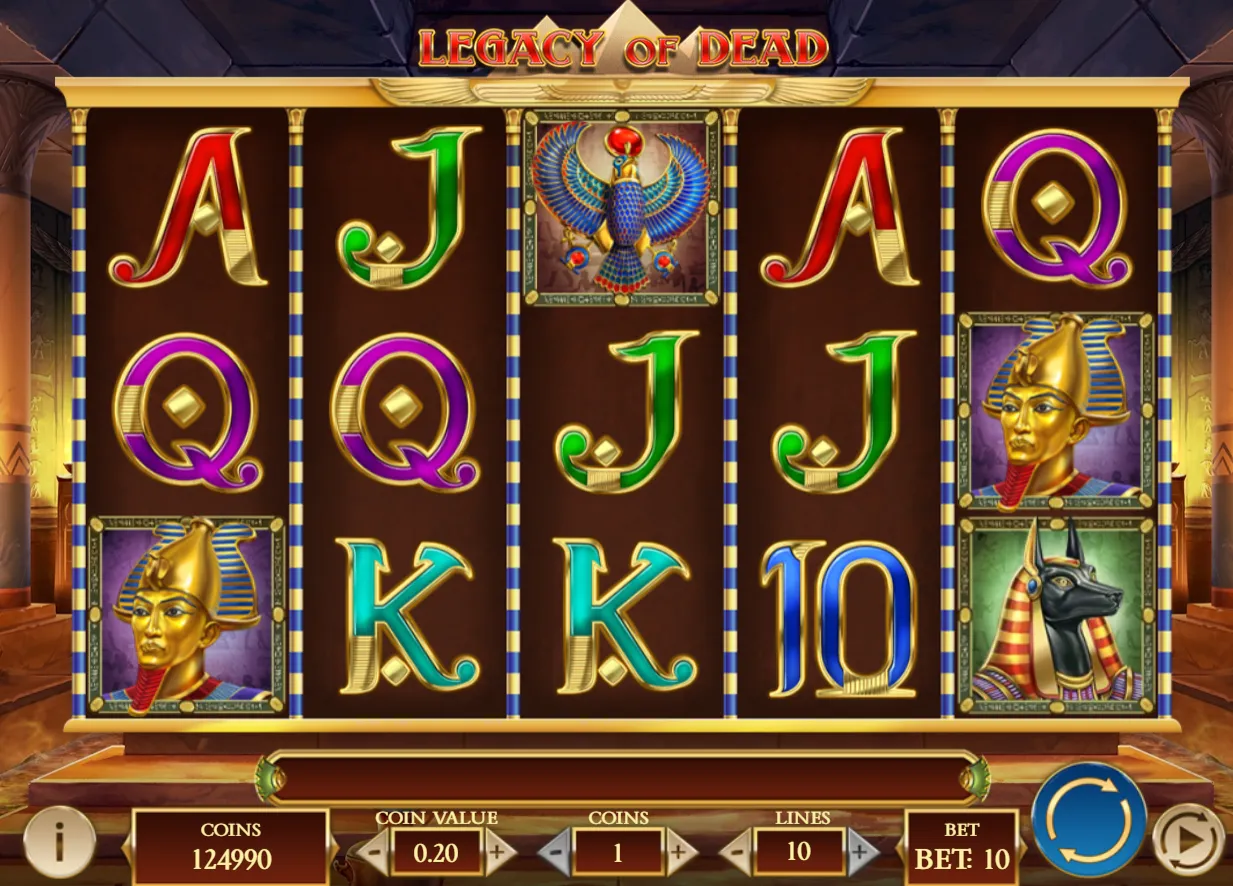Raise the number of coins
1233x886 pixels.
tap(680, 853)
